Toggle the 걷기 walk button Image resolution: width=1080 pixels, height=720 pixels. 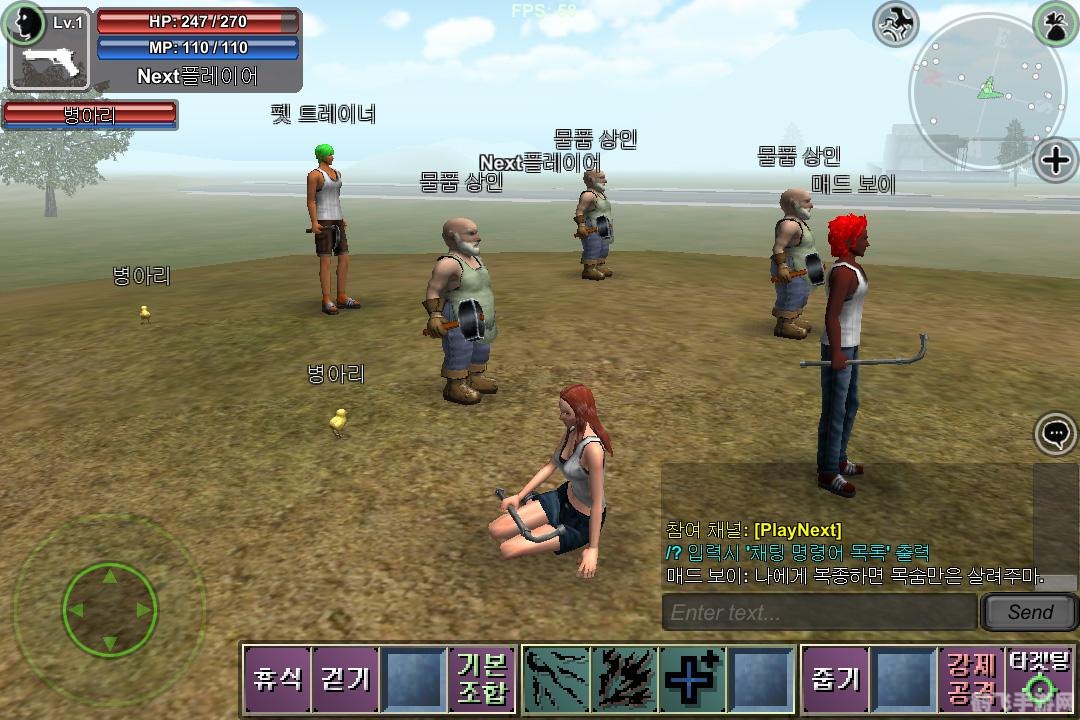345,679
